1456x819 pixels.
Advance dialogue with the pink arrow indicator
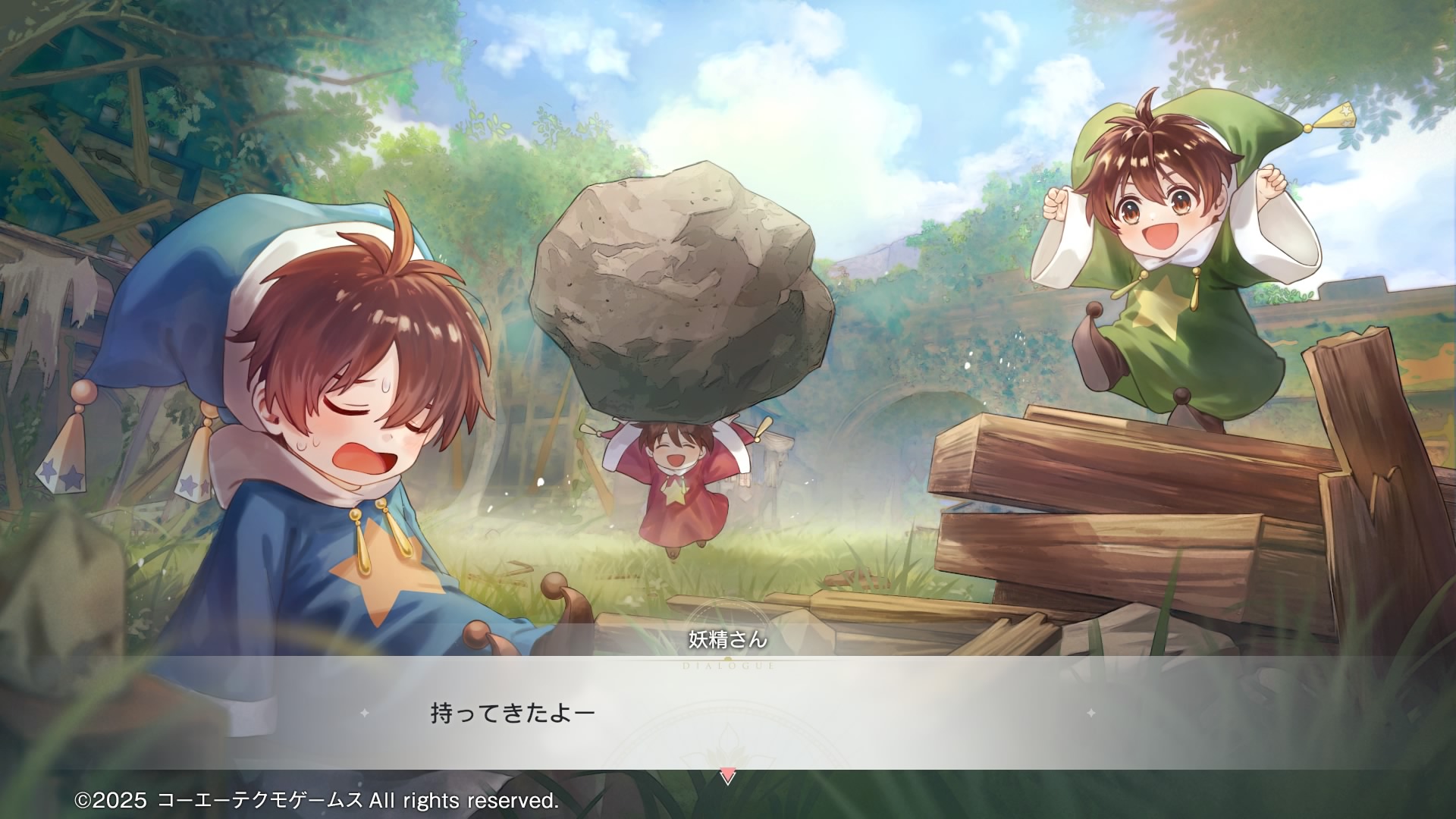(727, 776)
